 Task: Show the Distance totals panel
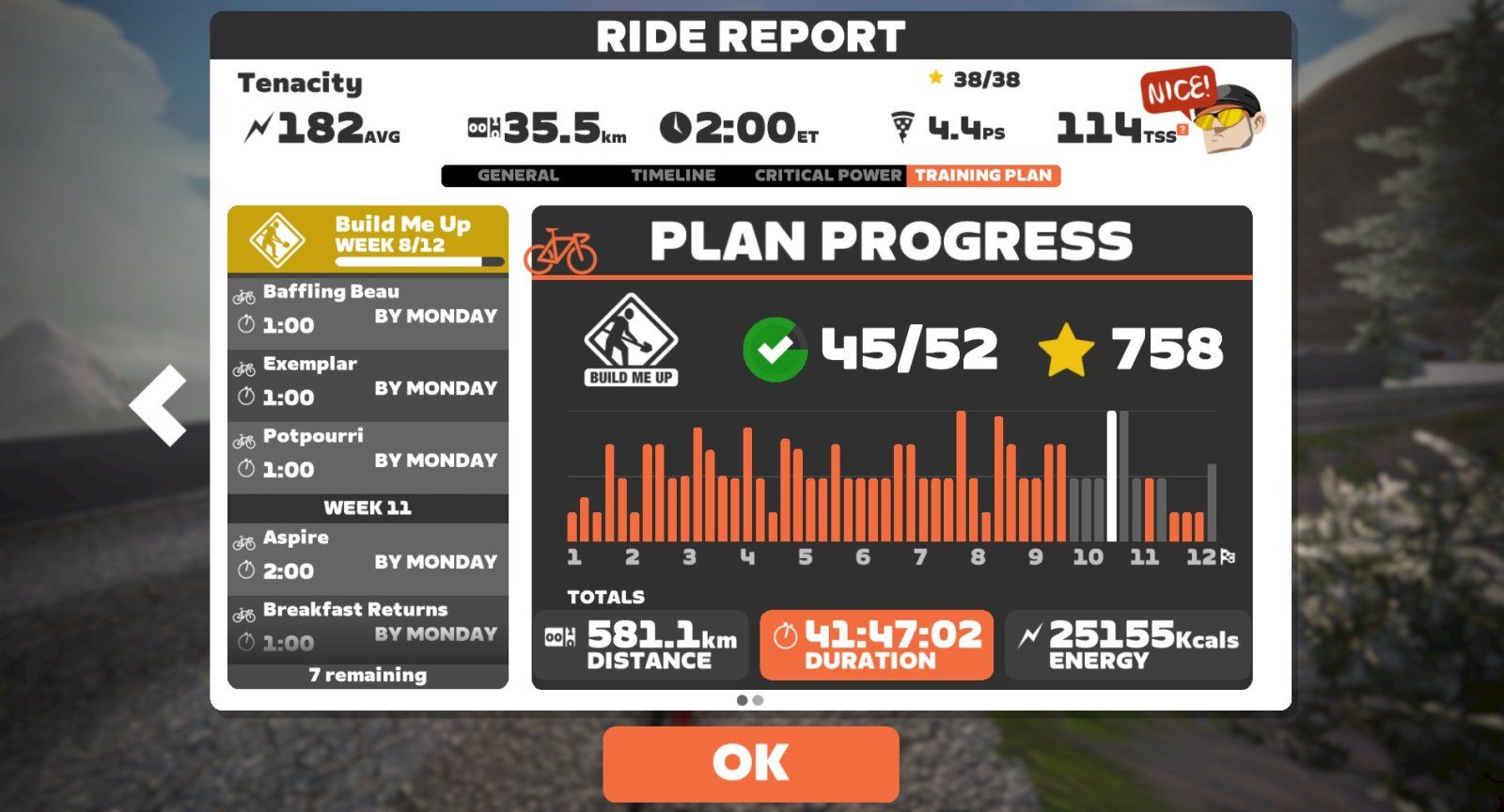click(x=640, y=645)
